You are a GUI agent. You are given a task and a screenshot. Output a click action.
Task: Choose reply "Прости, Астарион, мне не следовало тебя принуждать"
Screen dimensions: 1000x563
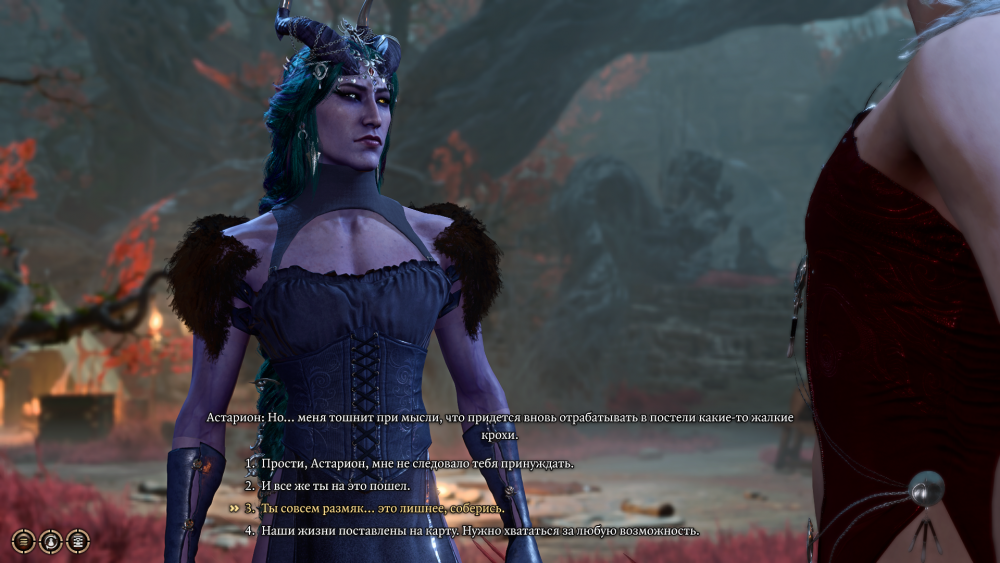[417, 464]
